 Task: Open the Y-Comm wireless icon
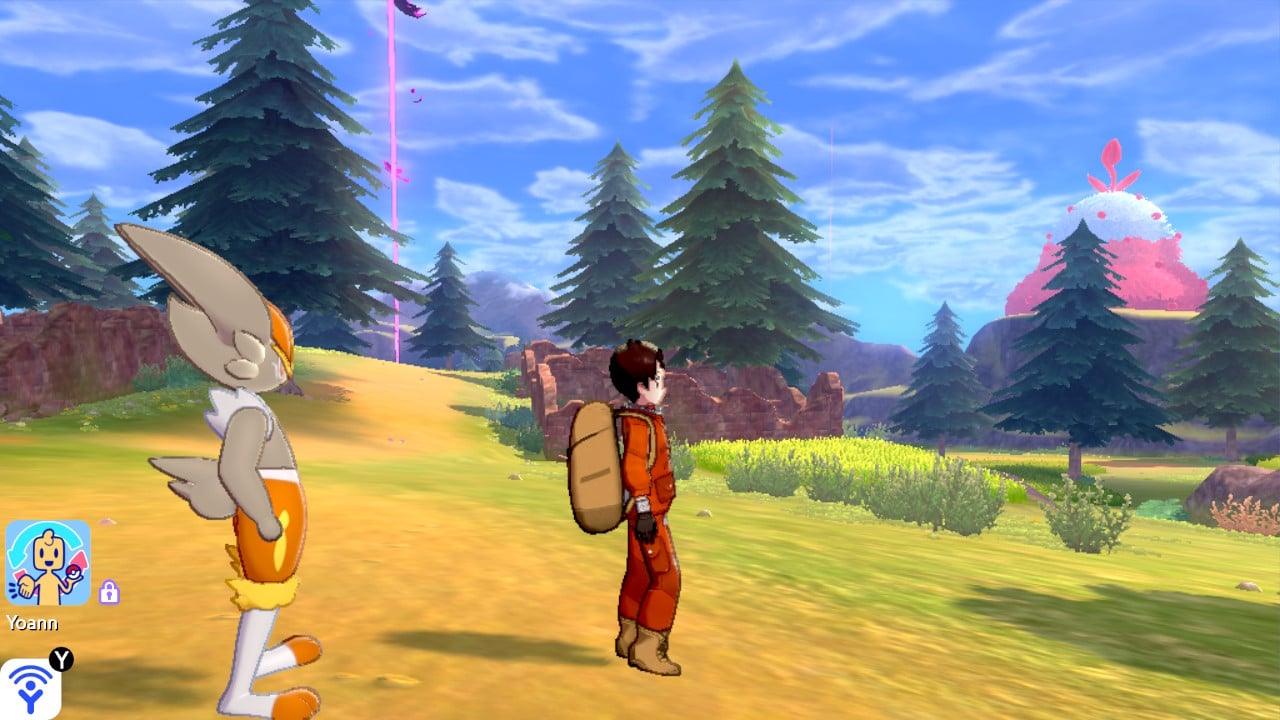pos(30,690)
